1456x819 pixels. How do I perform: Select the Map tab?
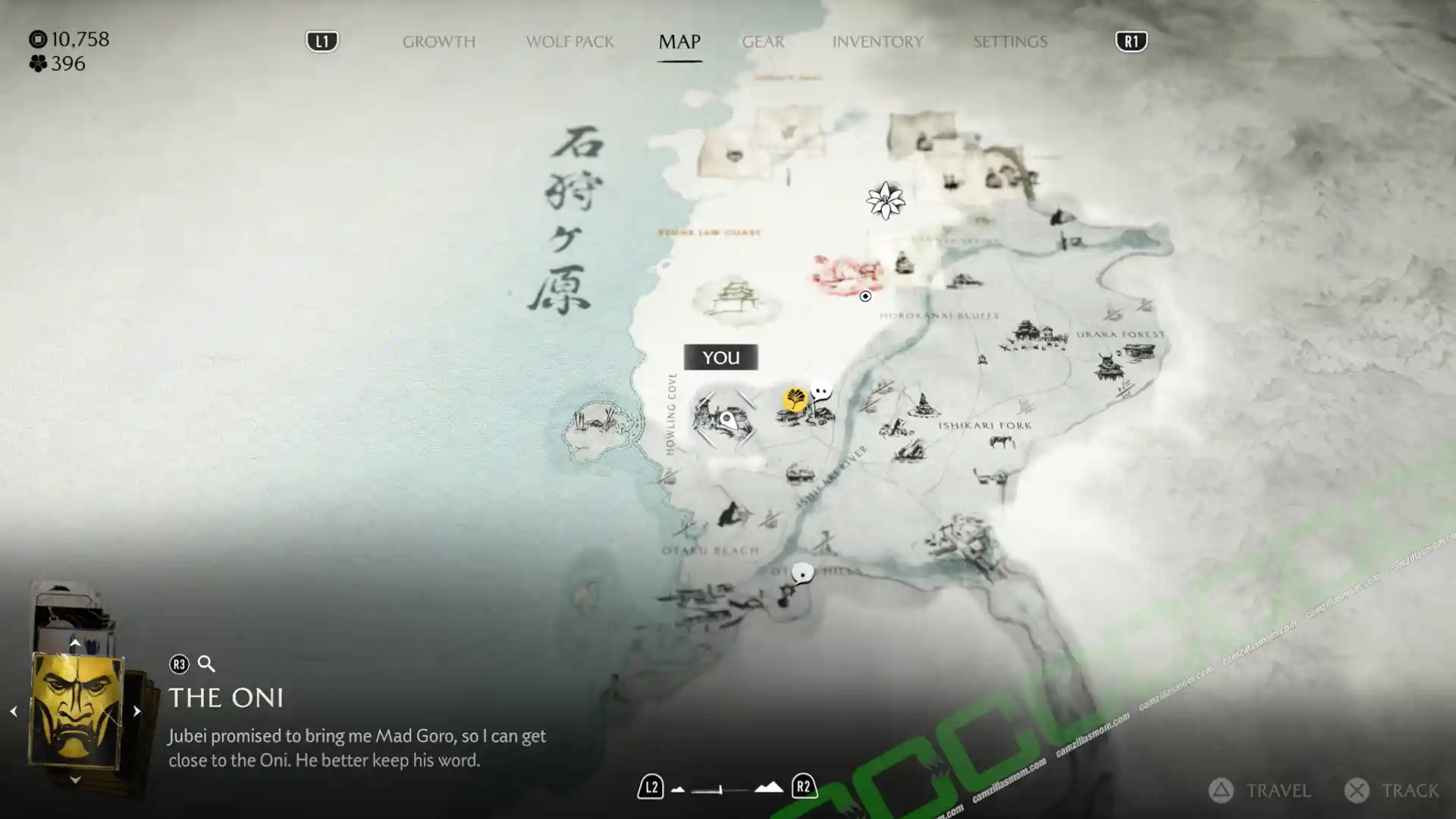point(679,42)
